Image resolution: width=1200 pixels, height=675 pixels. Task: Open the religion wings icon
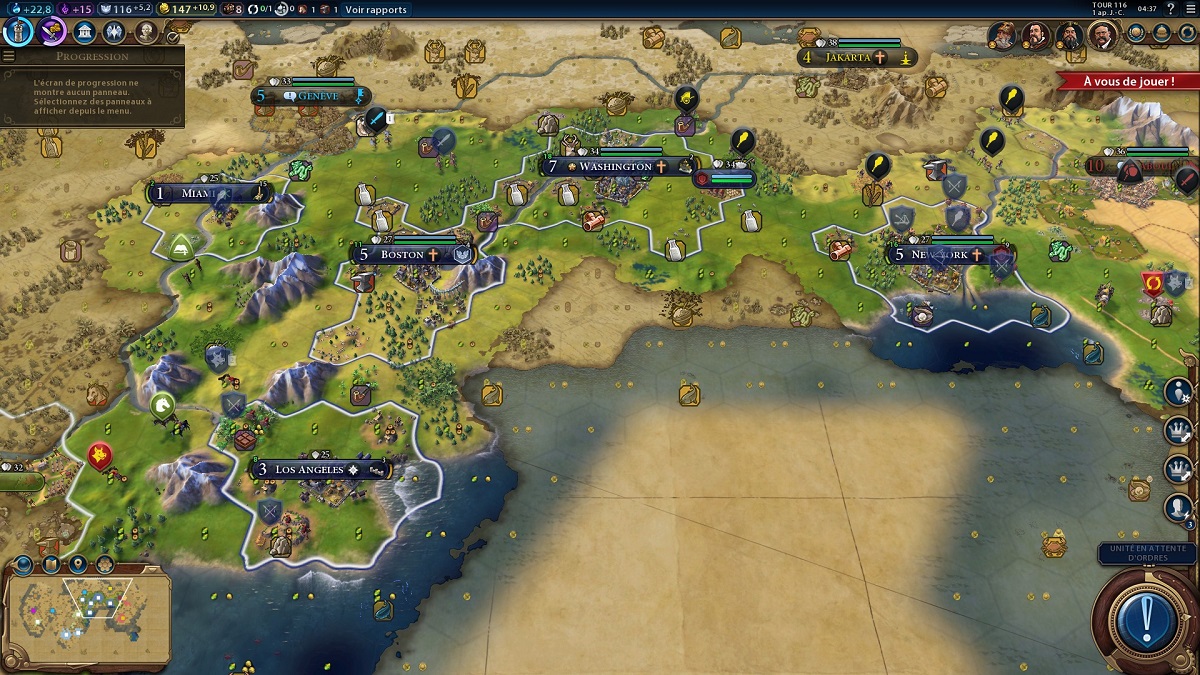(114, 32)
